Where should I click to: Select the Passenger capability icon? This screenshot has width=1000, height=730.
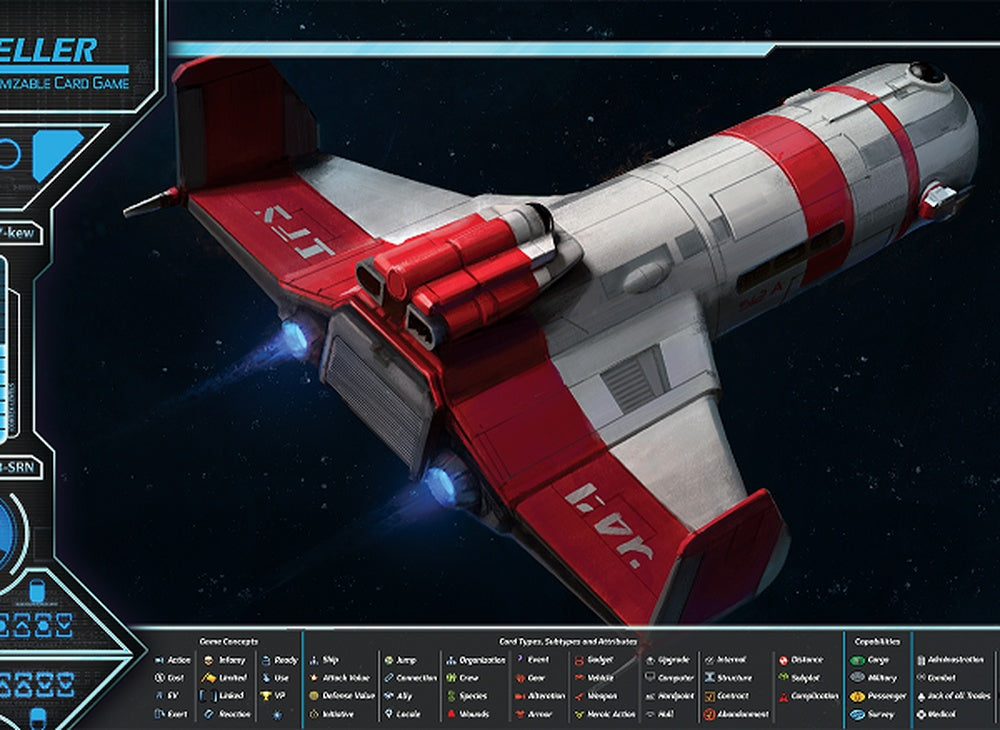pos(857,696)
